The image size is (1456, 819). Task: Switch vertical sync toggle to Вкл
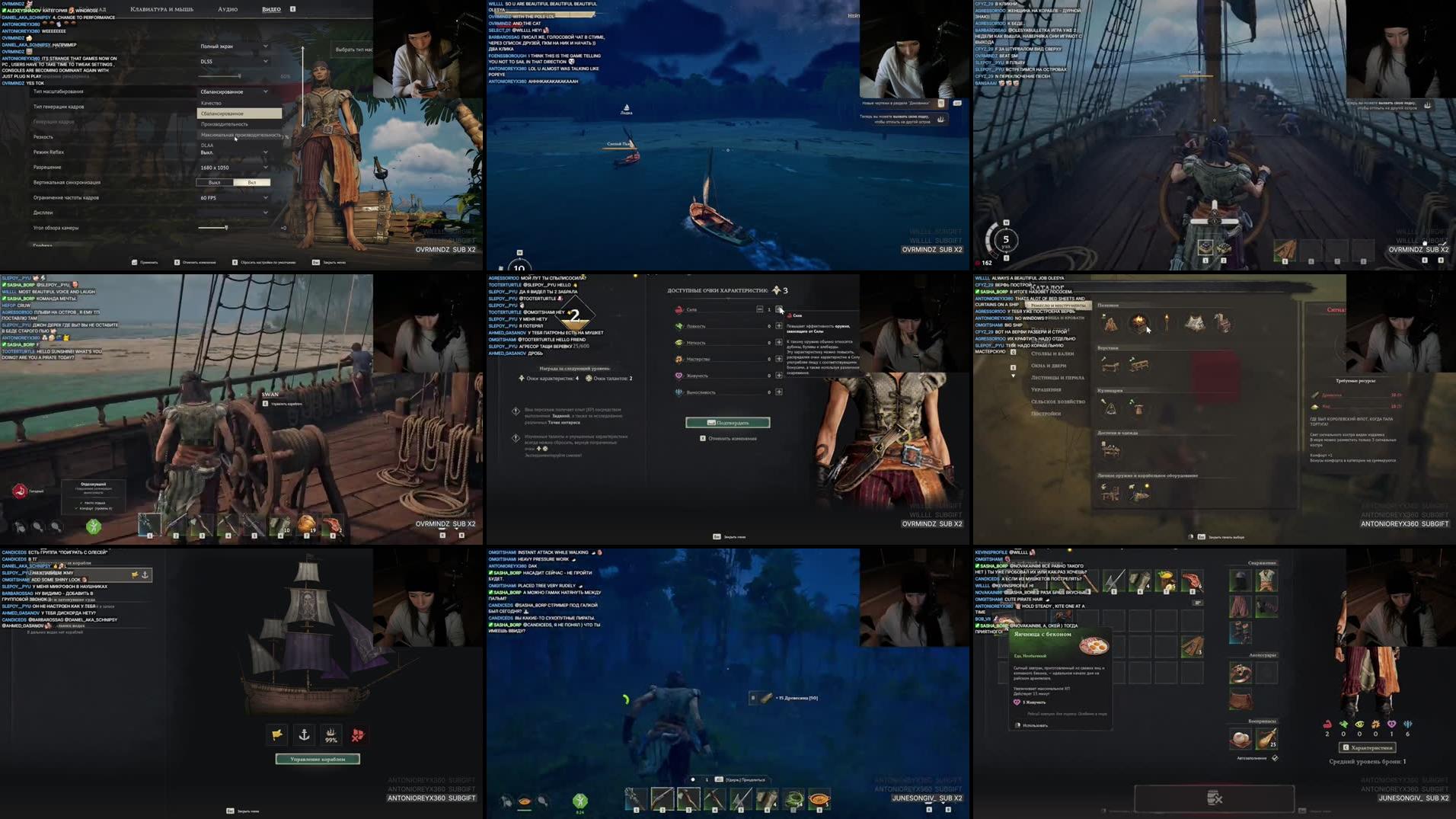[254, 182]
